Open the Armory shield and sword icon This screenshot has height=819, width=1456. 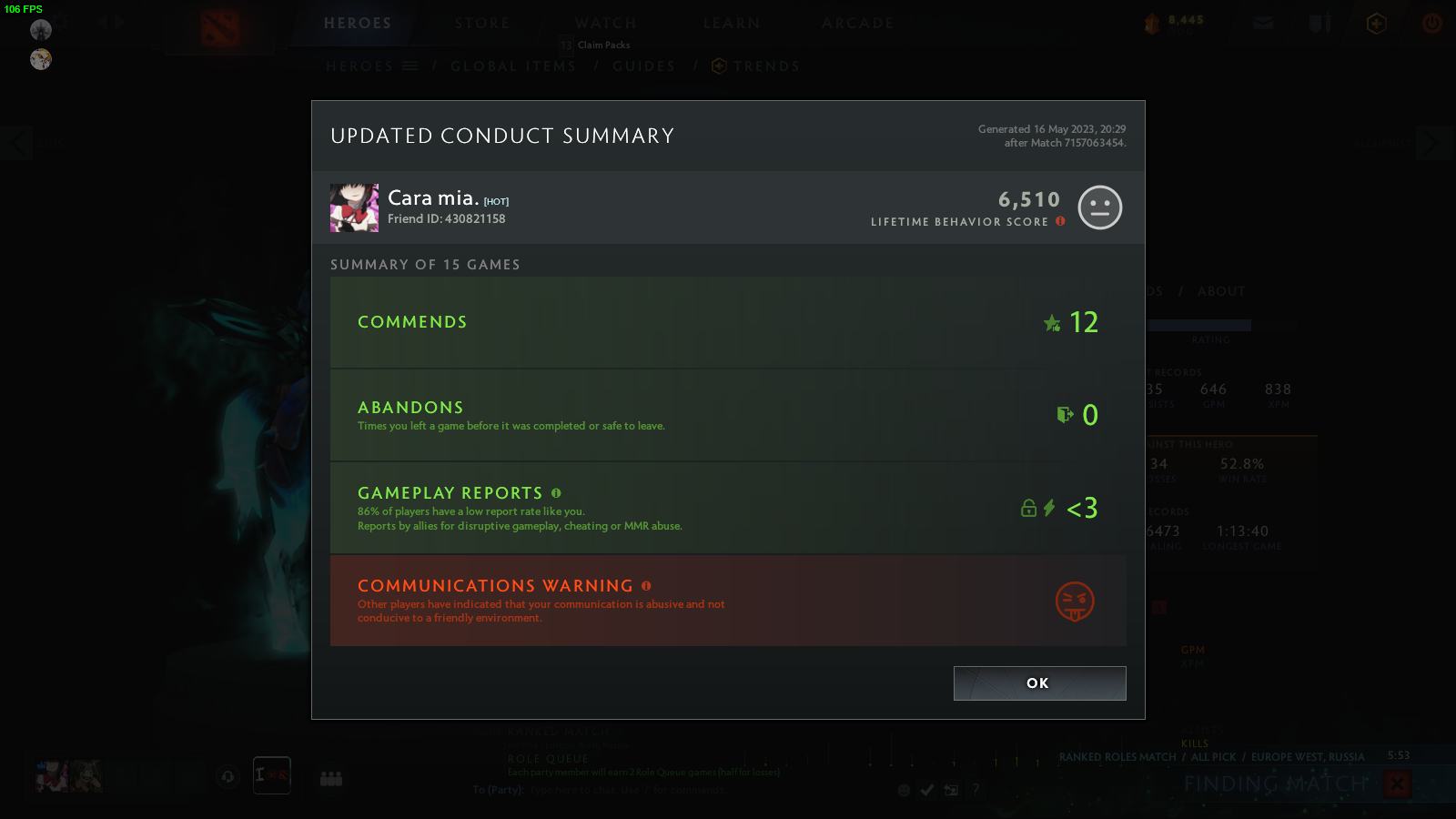[1319, 24]
